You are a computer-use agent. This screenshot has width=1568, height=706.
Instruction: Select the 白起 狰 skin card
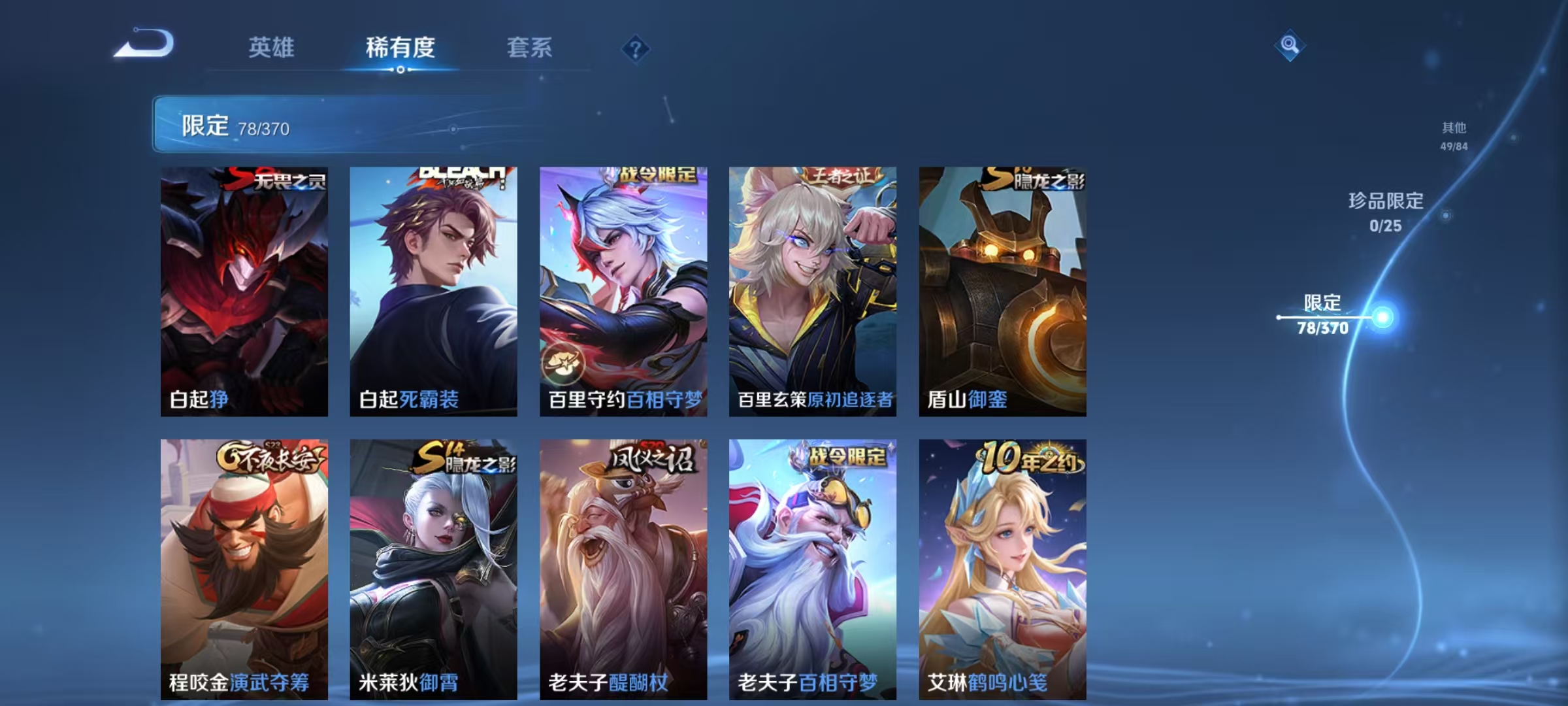coord(245,288)
